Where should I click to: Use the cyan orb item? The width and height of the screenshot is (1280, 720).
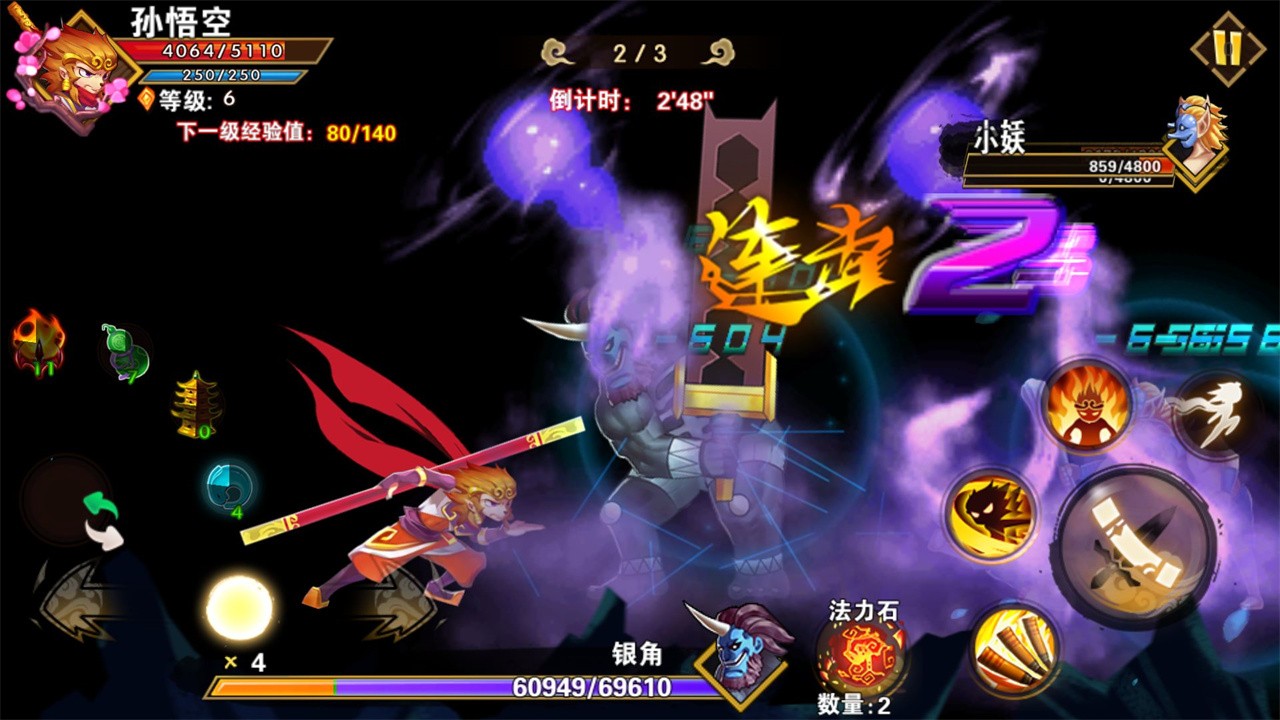(x=229, y=486)
